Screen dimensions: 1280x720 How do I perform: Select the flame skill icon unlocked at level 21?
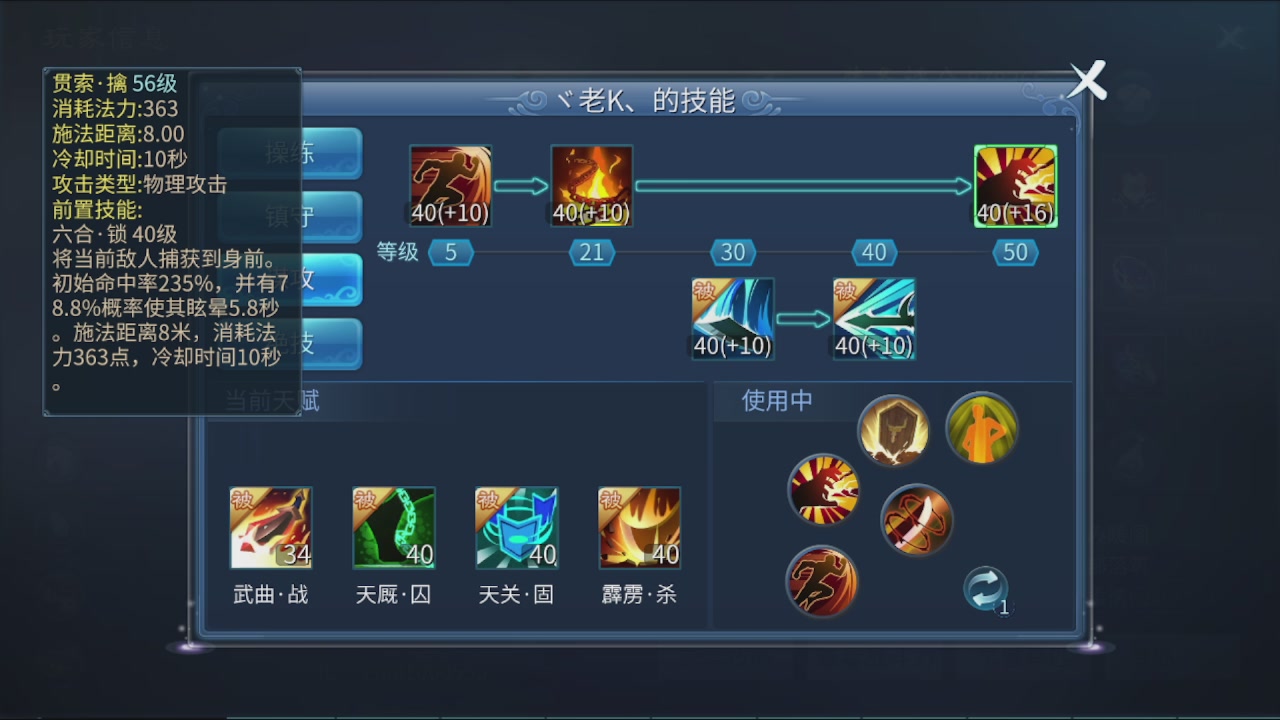(591, 185)
